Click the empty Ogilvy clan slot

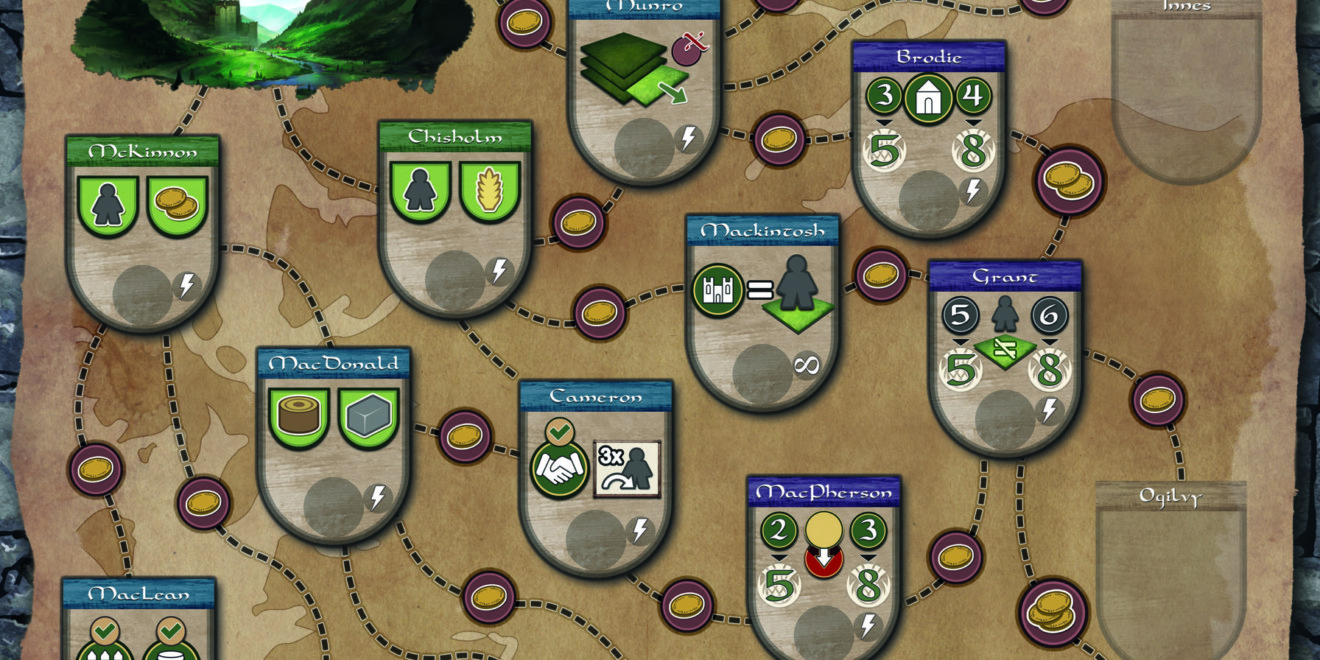pos(1171,572)
